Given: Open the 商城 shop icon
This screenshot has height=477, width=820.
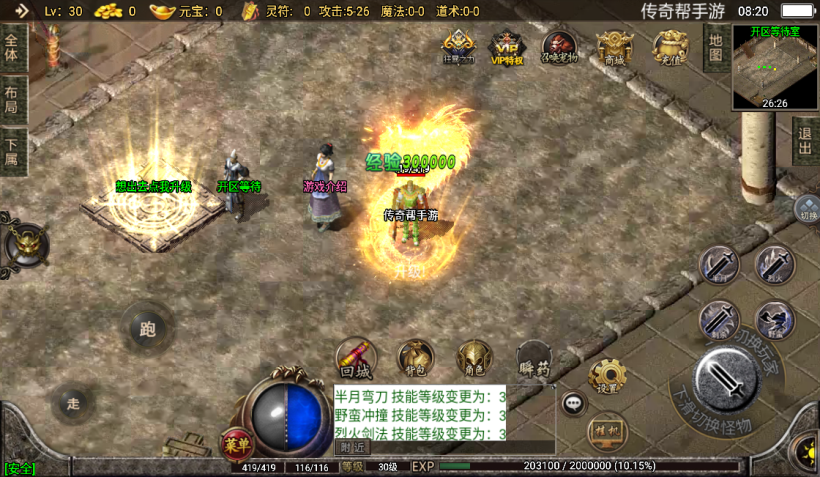Looking at the screenshot, I should pos(613,48).
